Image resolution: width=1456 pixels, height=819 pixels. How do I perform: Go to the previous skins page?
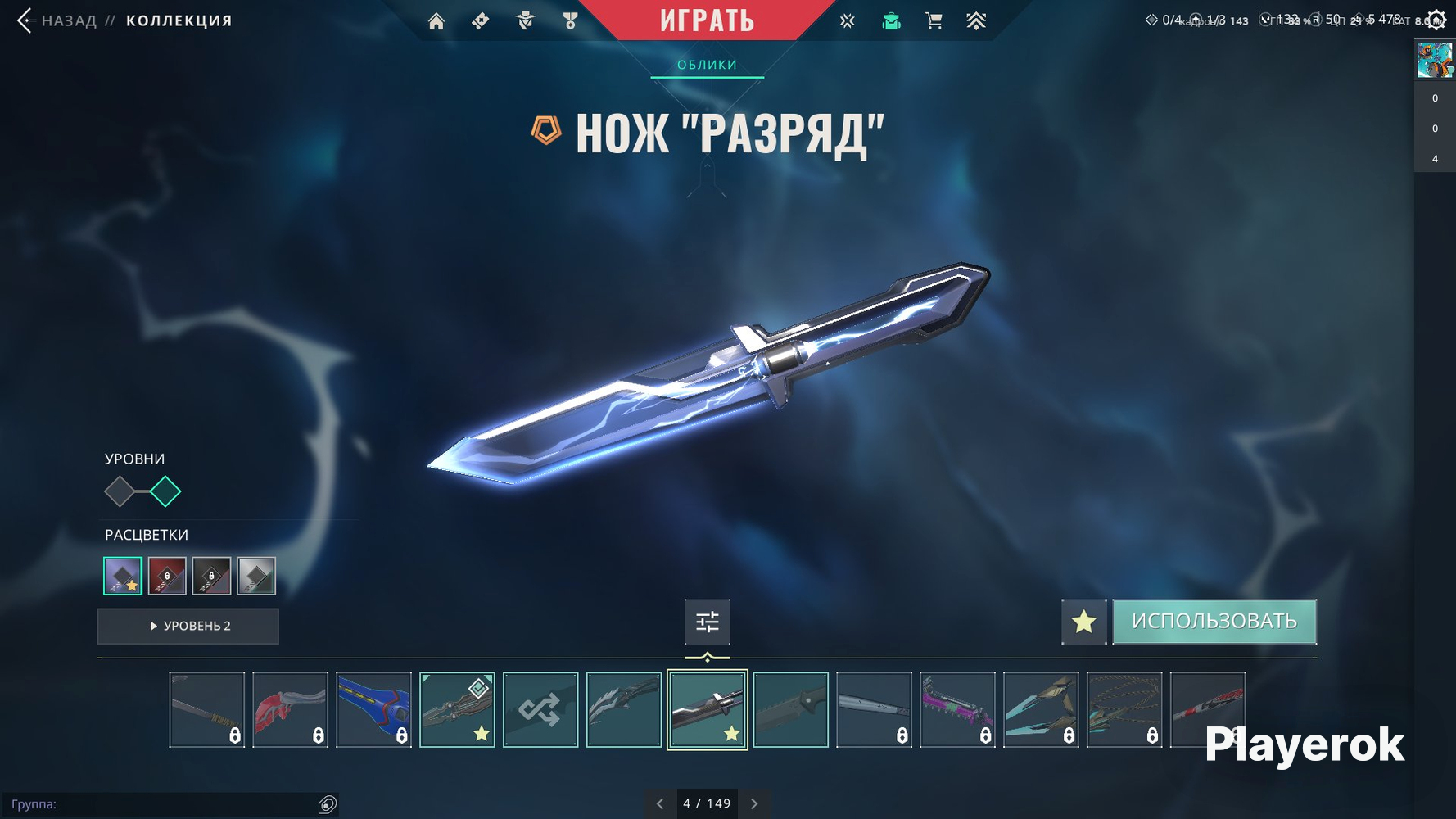click(660, 803)
